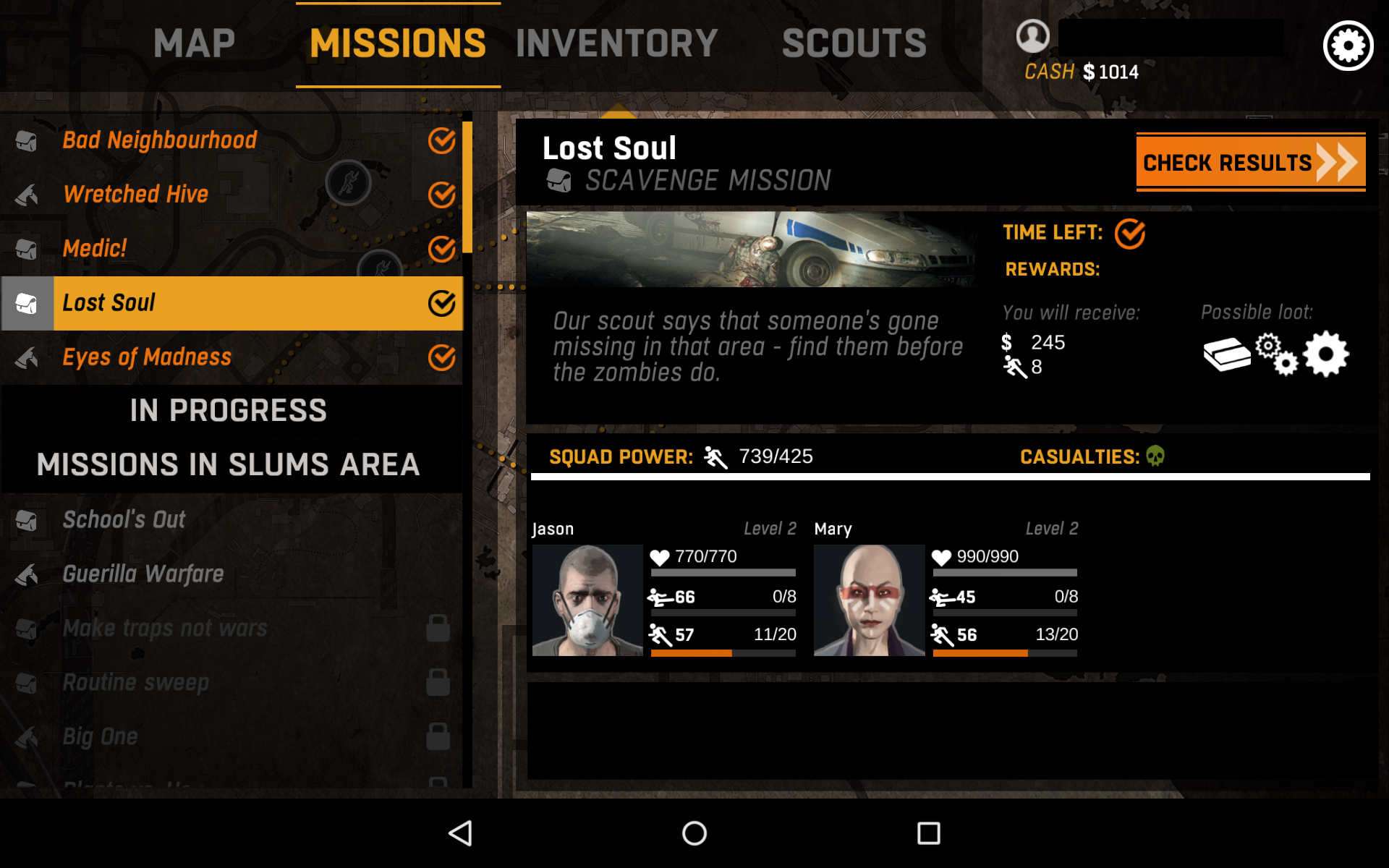Image resolution: width=1389 pixels, height=868 pixels.
Task: Check results of Lost Soul mission
Action: 1250,162
